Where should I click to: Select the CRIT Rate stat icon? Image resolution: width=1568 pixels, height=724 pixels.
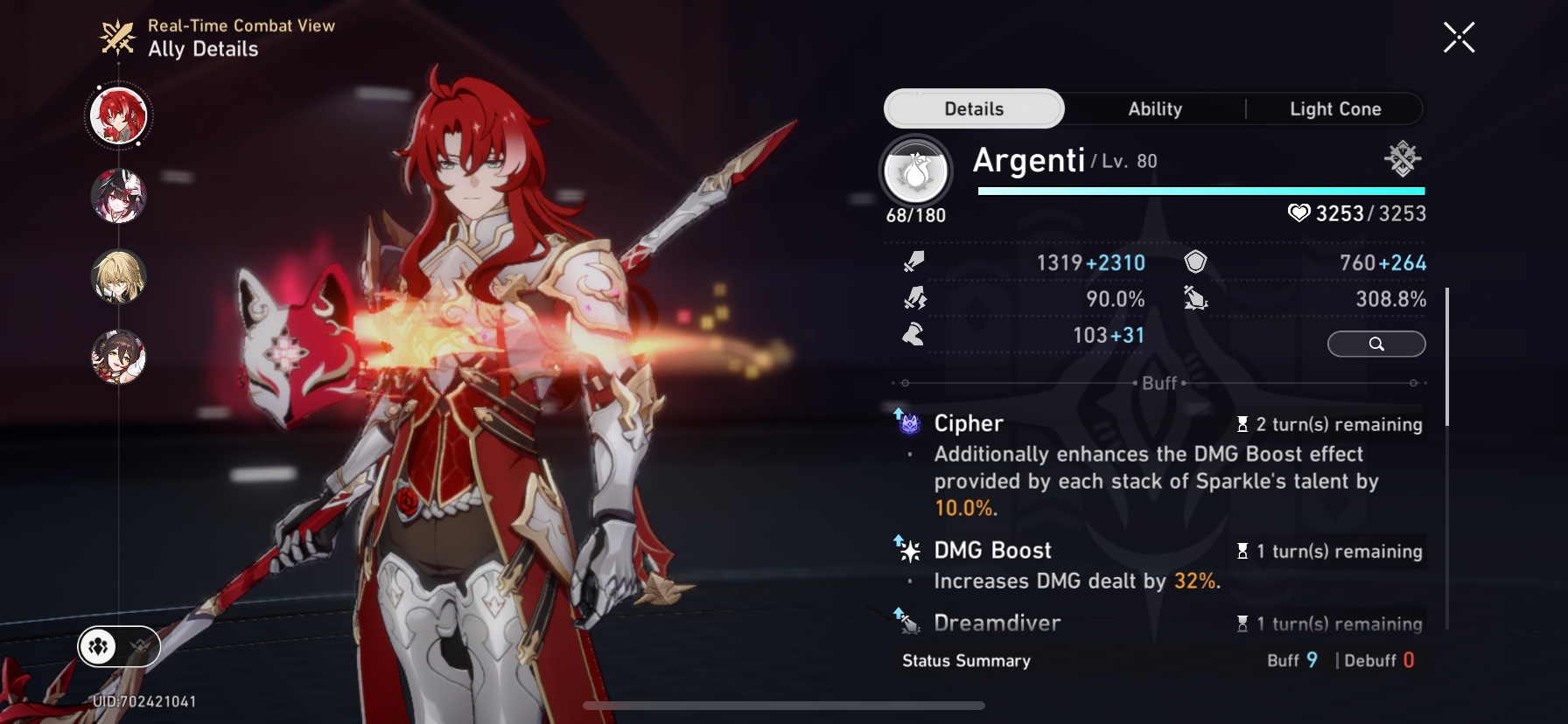[x=915, y=298]
